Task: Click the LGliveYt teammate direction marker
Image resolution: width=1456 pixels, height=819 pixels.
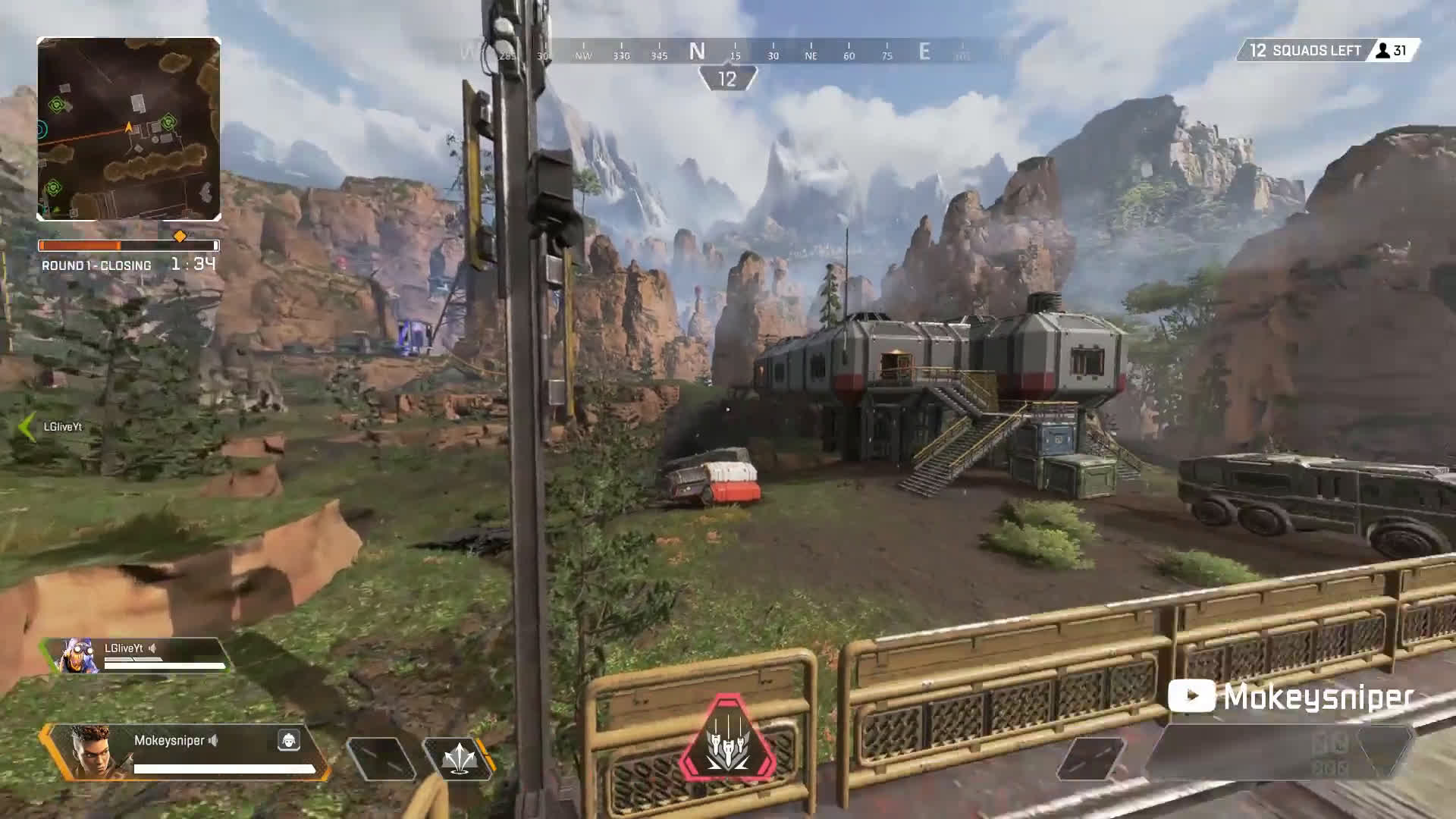Action: click(x=27, y=427)
